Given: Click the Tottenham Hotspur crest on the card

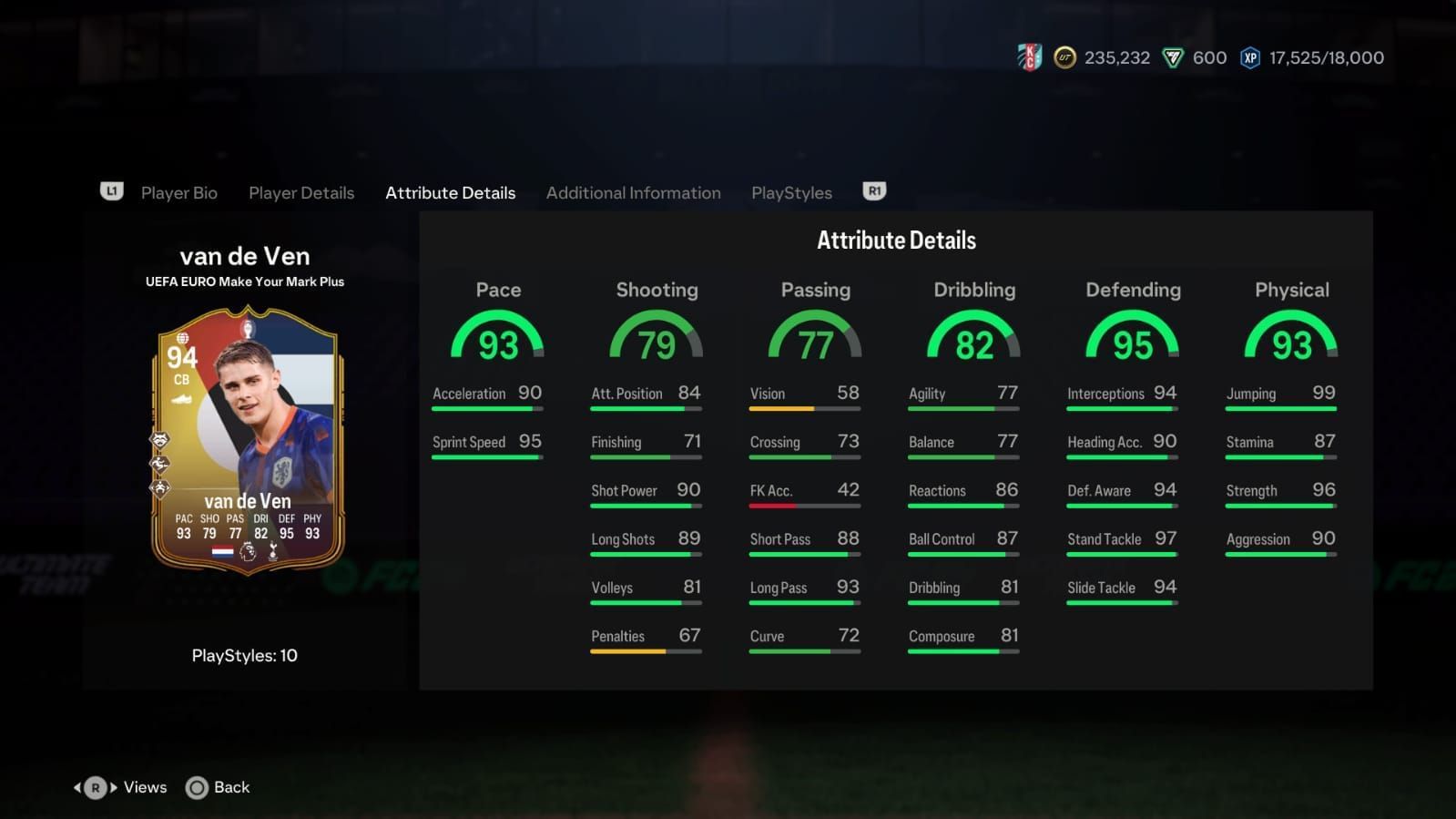Looking at the screenshot, I should click(272, 550).
